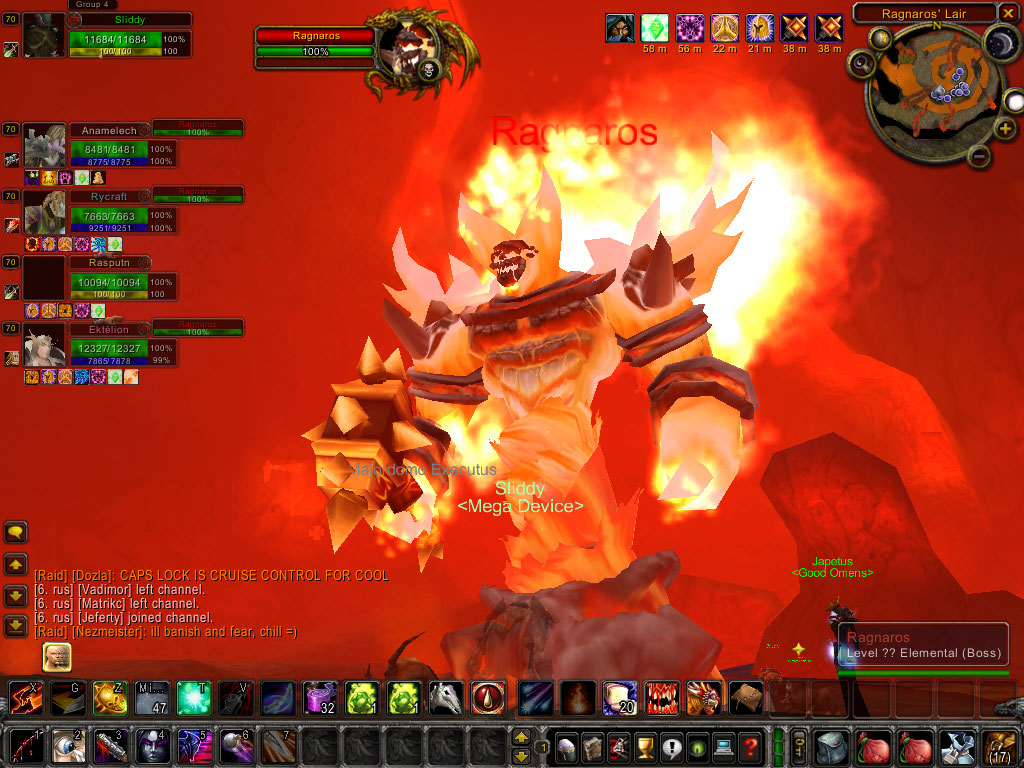This screenshot has height=768, width=1024.
Task: Select party member Anamelech's portrait
Action: [x=45, y=147]
